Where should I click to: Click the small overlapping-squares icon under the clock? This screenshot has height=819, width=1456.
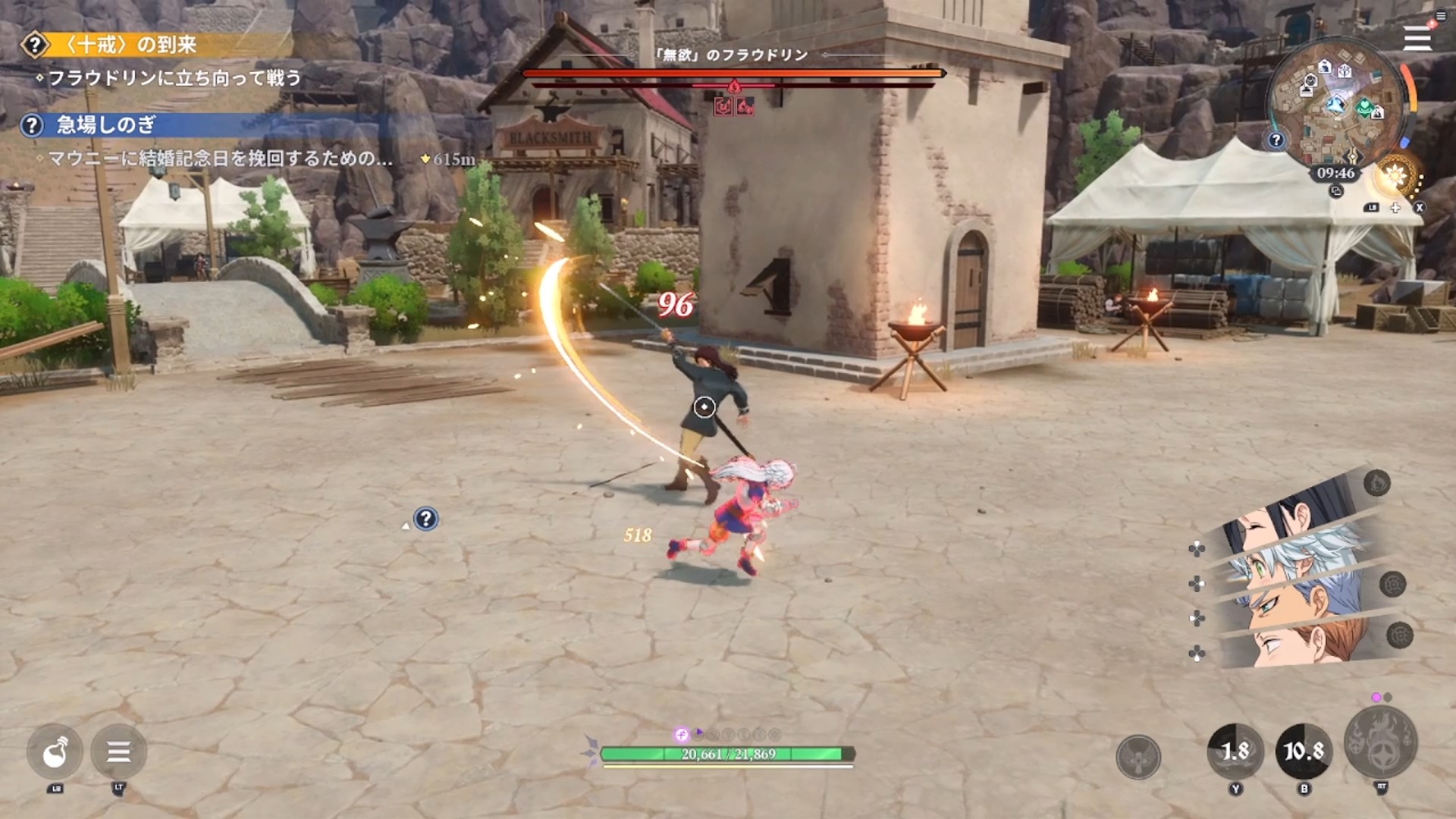(x=1336, y=192)
